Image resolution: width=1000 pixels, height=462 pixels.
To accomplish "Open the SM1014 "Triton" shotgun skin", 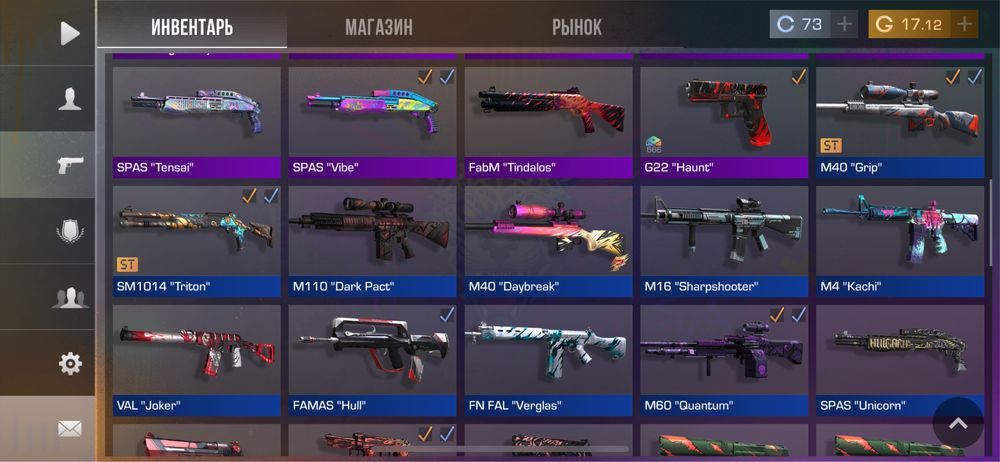I will tap(197, 240).
